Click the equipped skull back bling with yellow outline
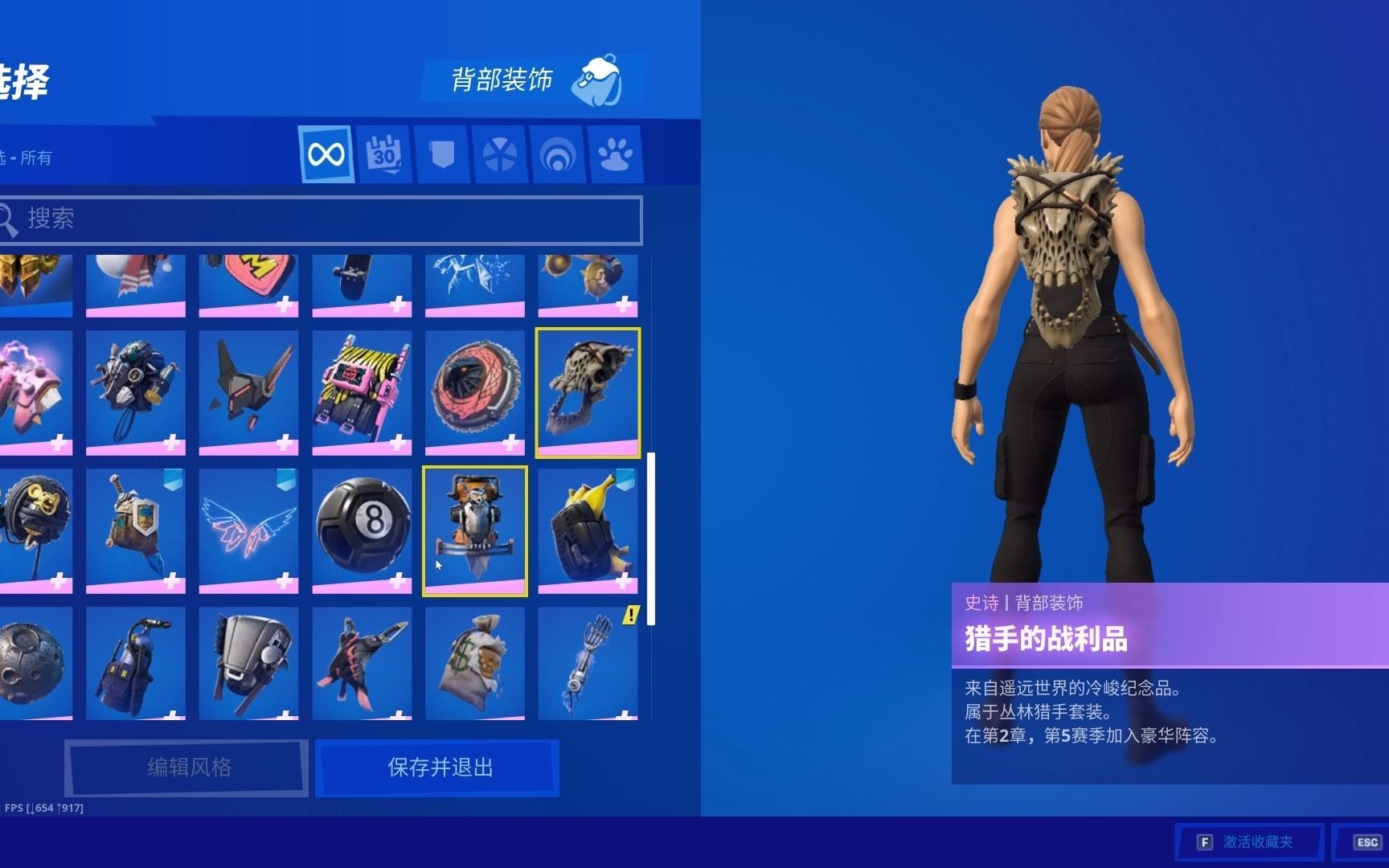This screenshot has height=868, width=1389. click(x=588, y=391)
